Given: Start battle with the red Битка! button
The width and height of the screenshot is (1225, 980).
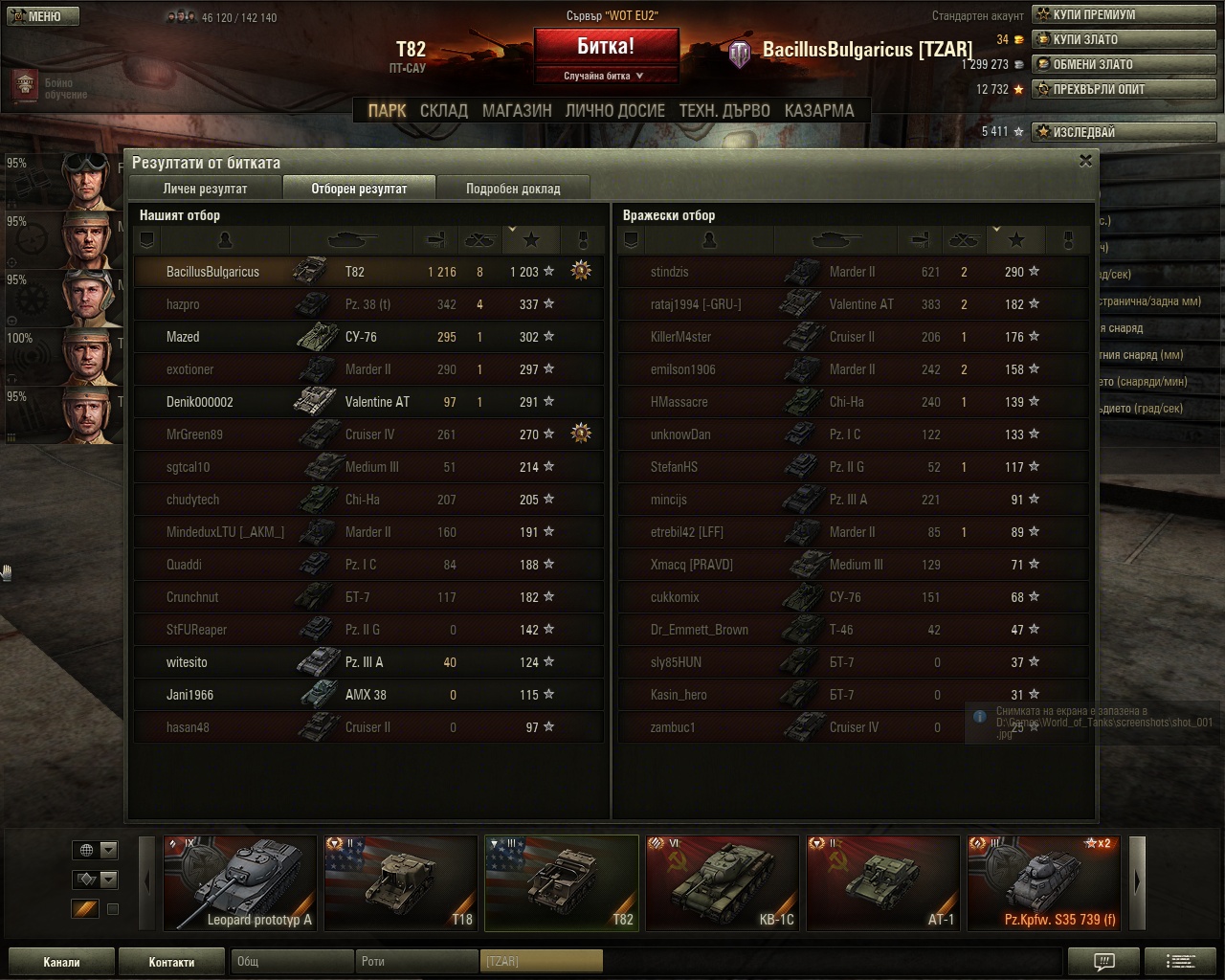Looking at the screenshot, I should click(606, 47).
